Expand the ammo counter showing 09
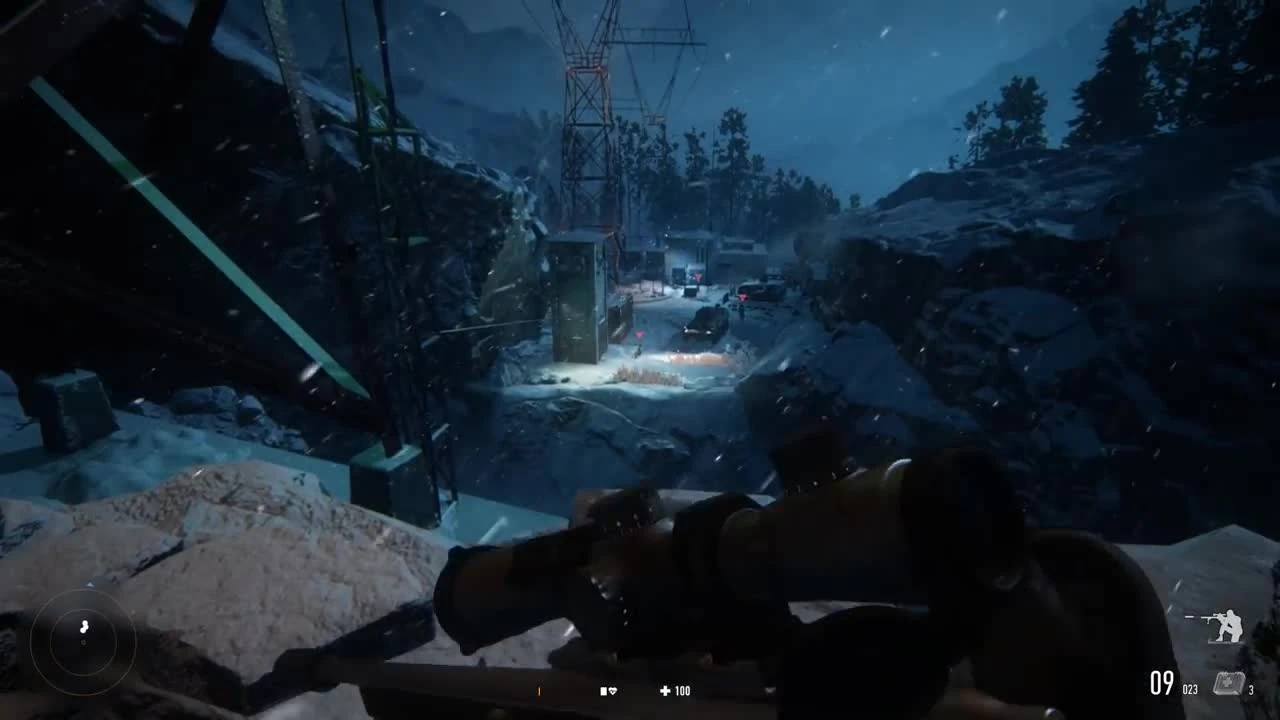The image size is (1280, 720). click(1161, 682)
